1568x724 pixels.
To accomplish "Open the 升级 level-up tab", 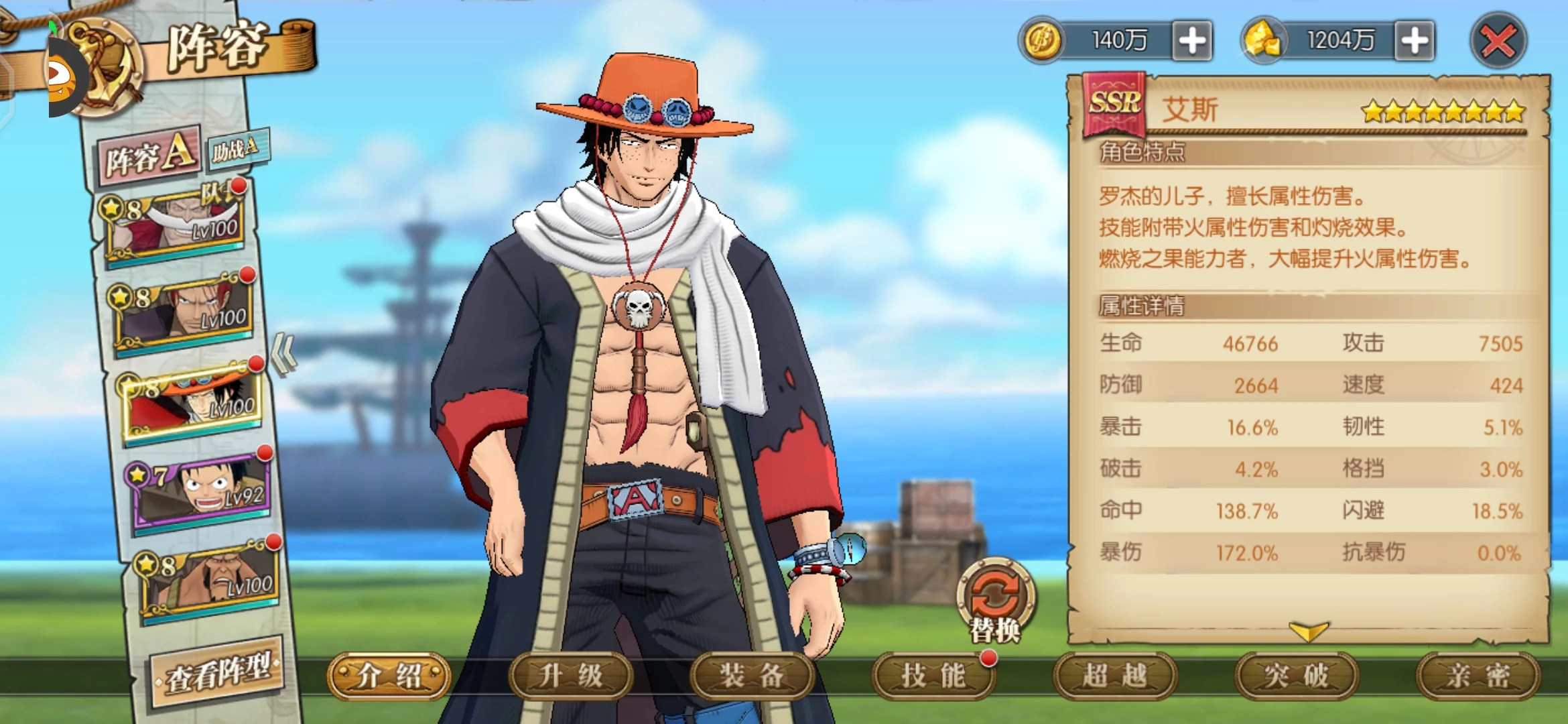I will click(x=570, y=676).
